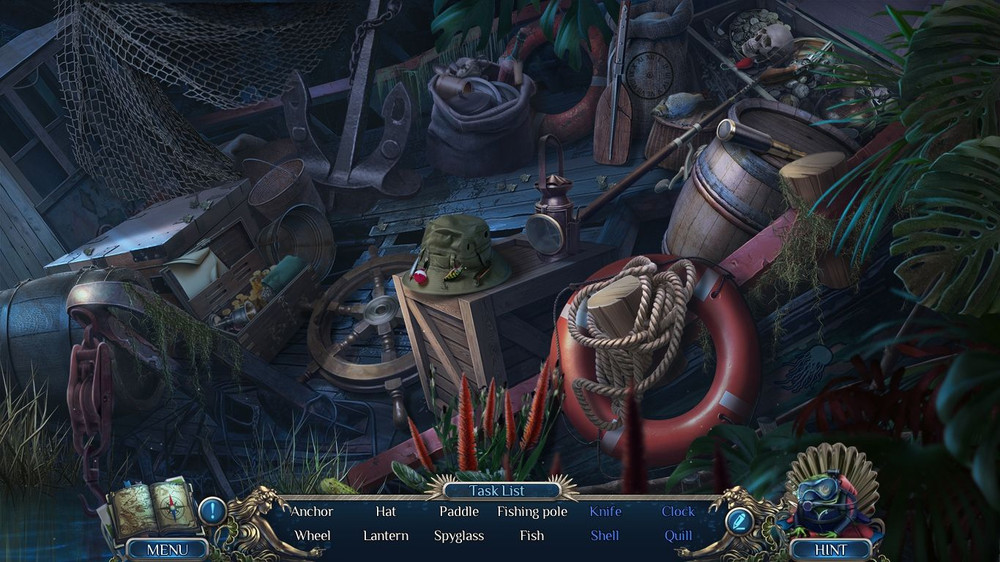Image resolution: width=1000 pixels, height=562 pixels.
Task: Choose 'Hat' from the task list
Action: 386,511
